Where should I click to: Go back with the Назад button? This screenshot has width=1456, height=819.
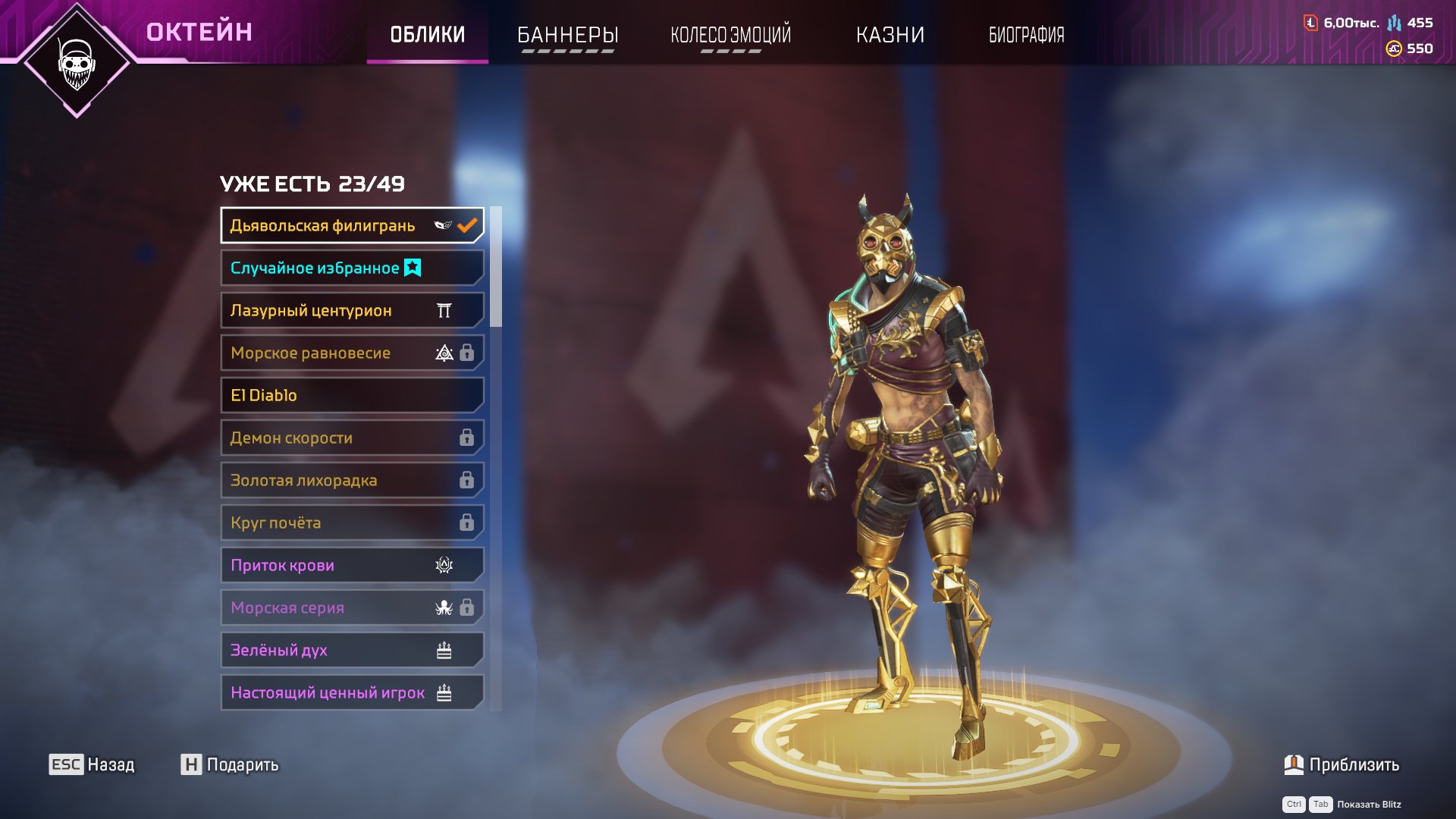pos(92,764)
